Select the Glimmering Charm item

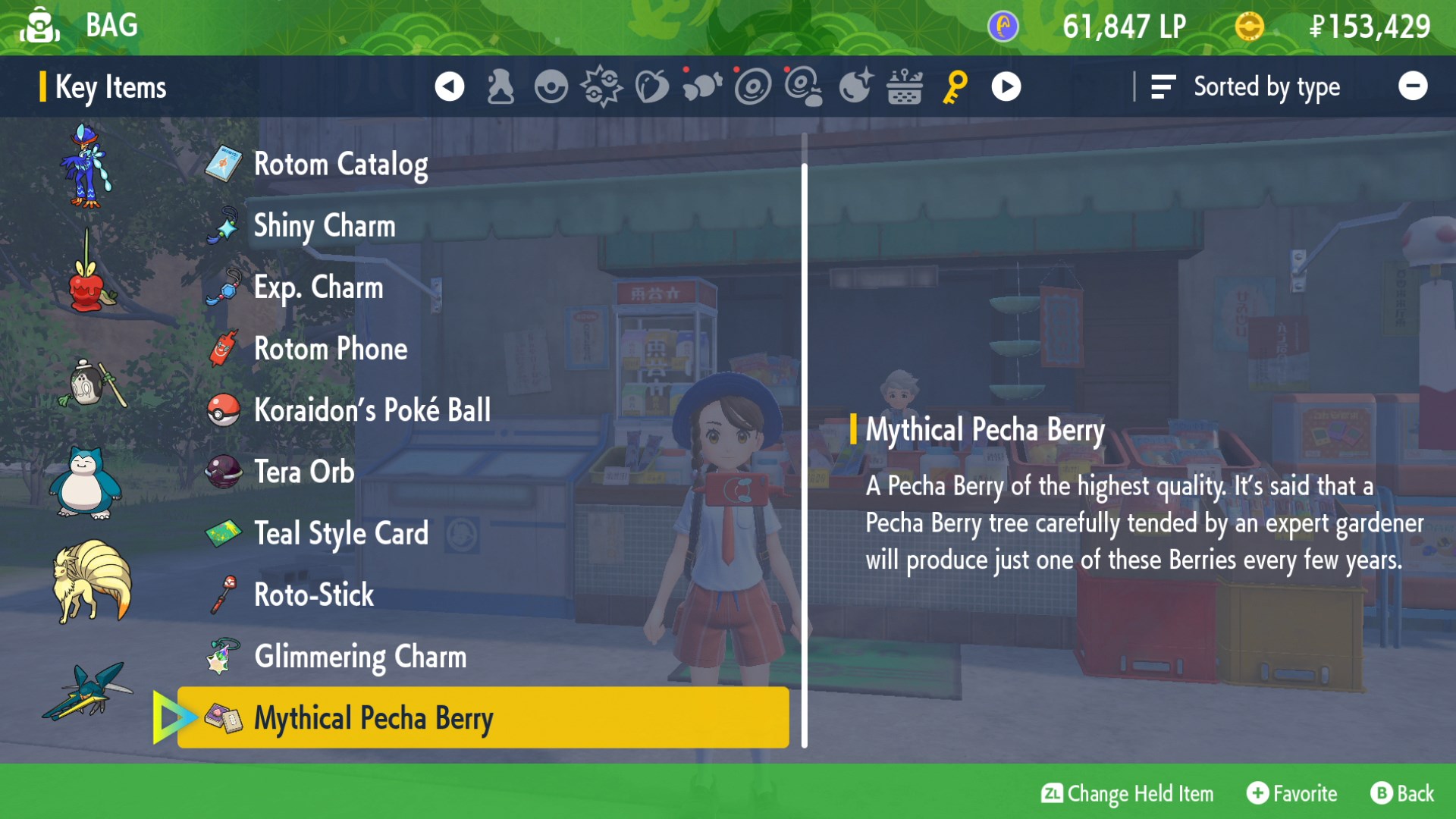point(360,657)
